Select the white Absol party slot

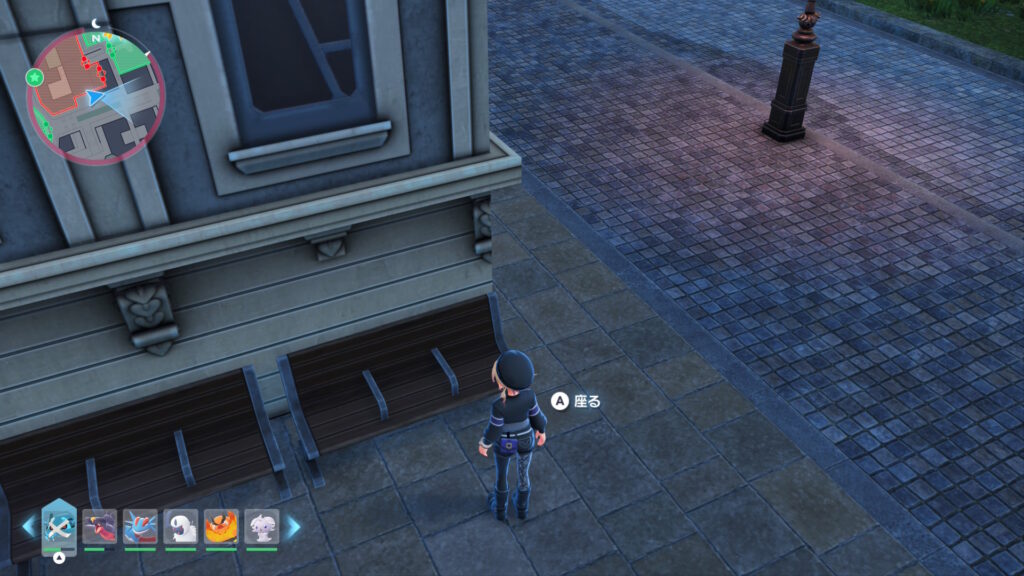[181, 526]
